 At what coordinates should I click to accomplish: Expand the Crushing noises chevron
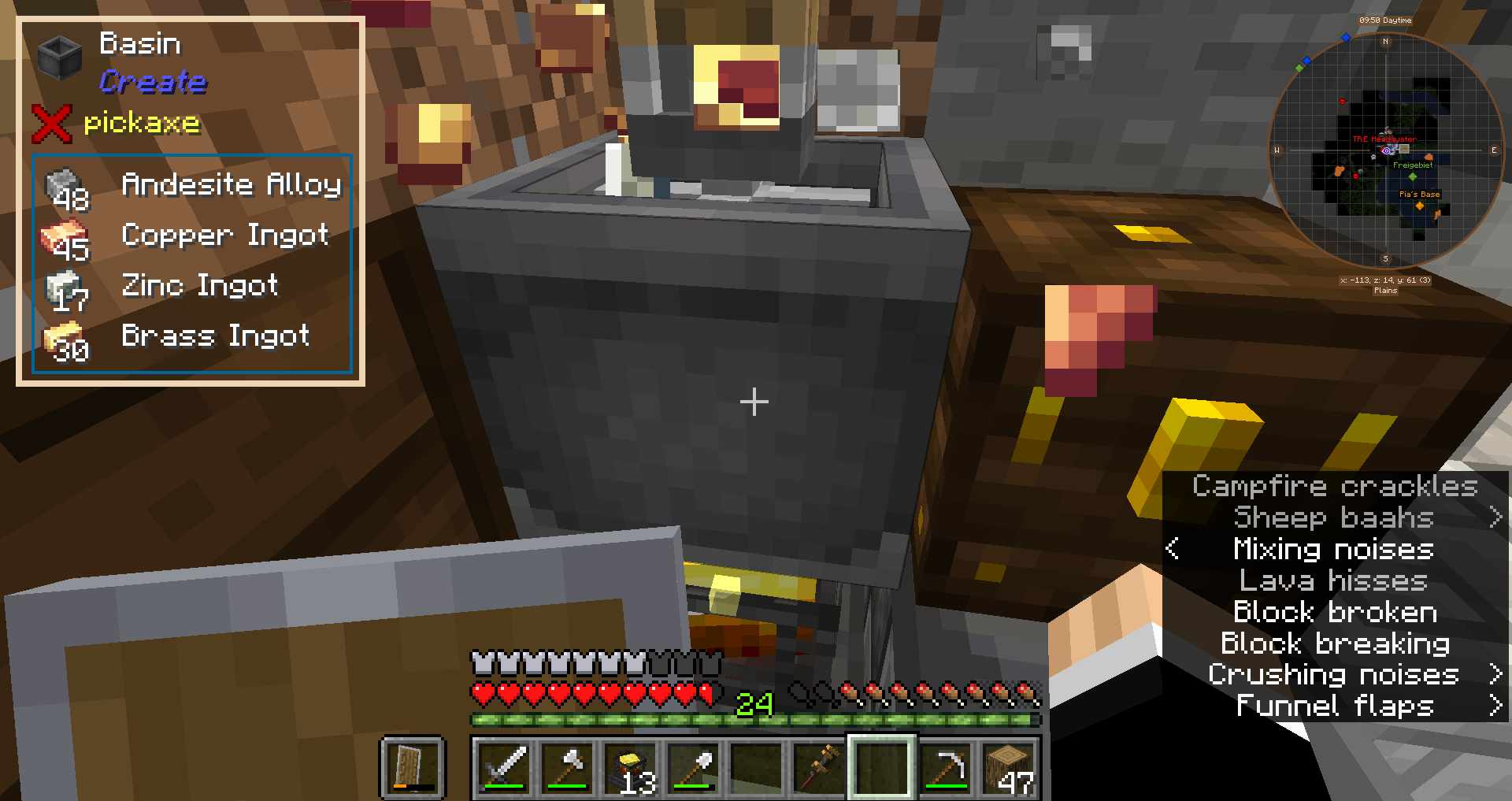pyautogui.click(x=1495, y=674)
